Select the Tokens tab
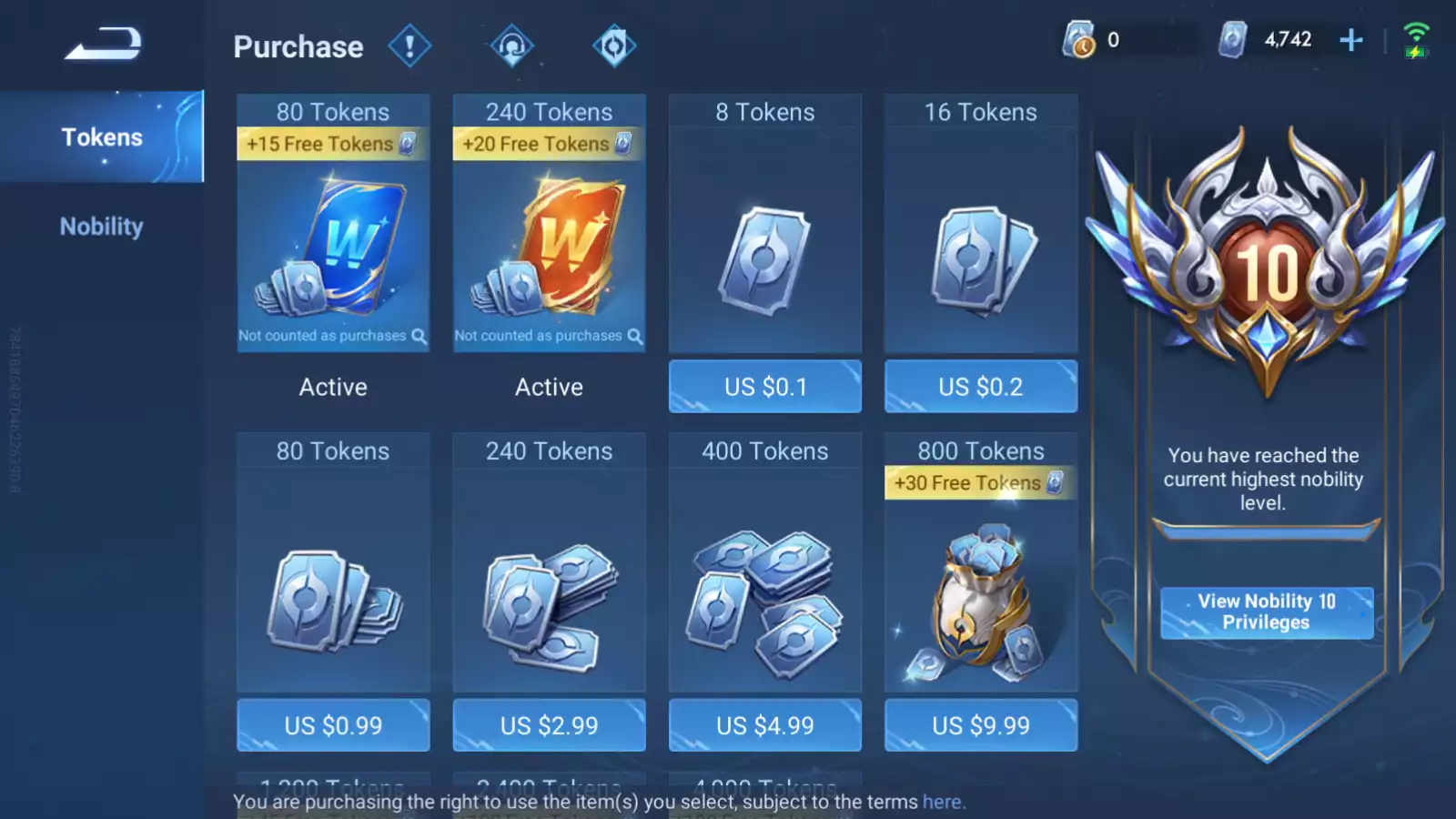Image resolution: width=1456 pixels, height=819 pixels. pos(102,137)
